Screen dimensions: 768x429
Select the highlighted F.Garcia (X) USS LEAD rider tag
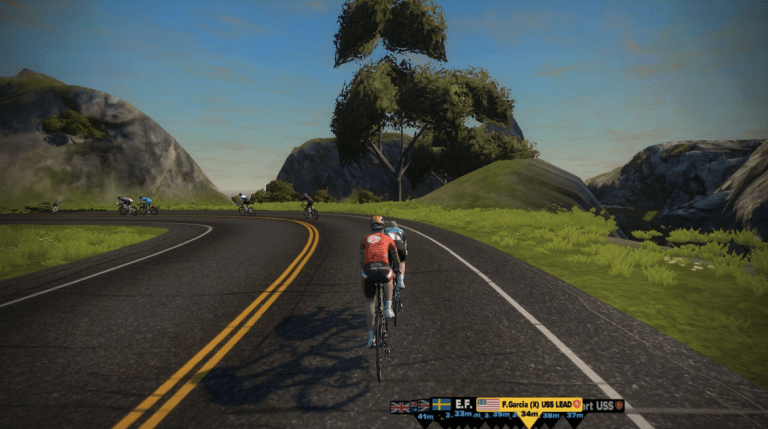click(x=529, y=404)
